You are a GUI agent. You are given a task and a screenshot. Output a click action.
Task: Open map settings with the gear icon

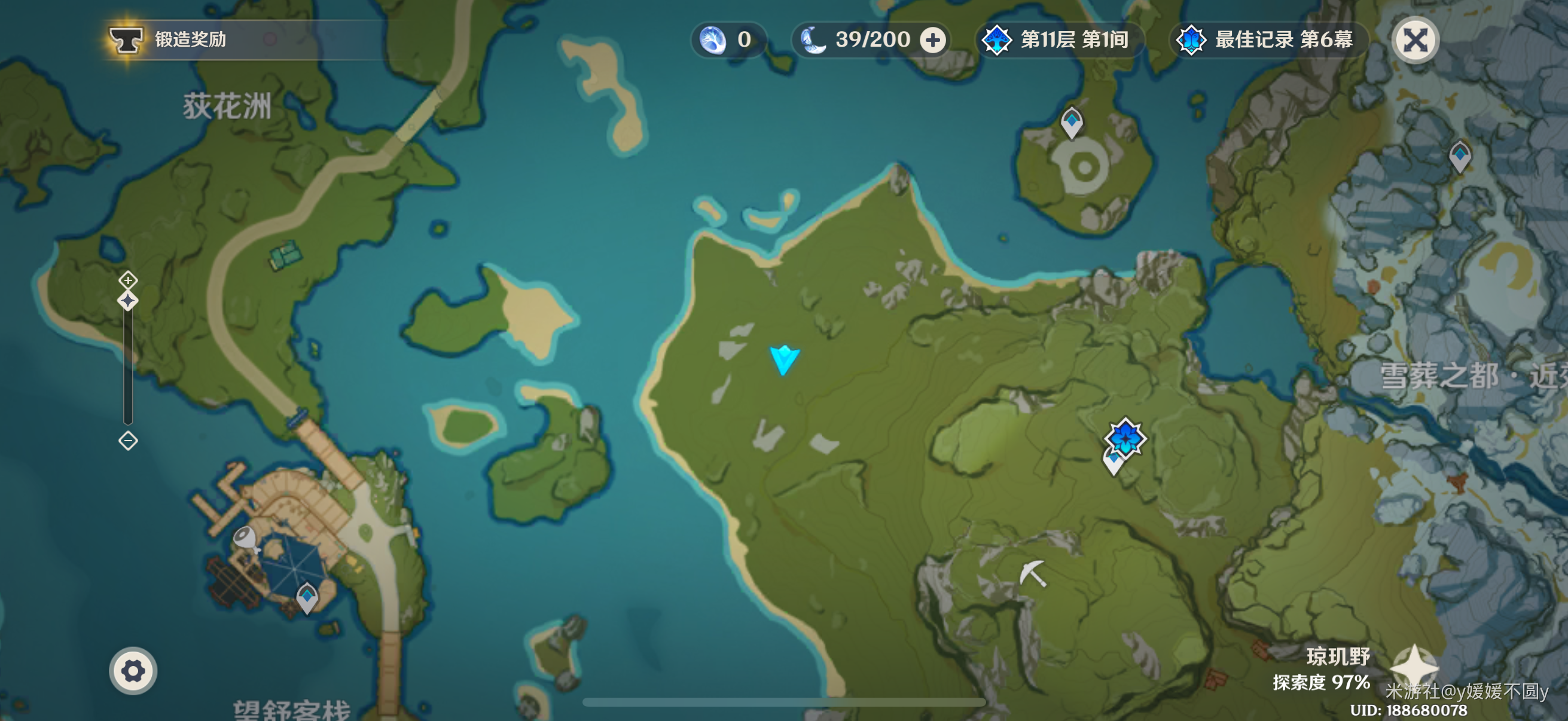point(133,671)
